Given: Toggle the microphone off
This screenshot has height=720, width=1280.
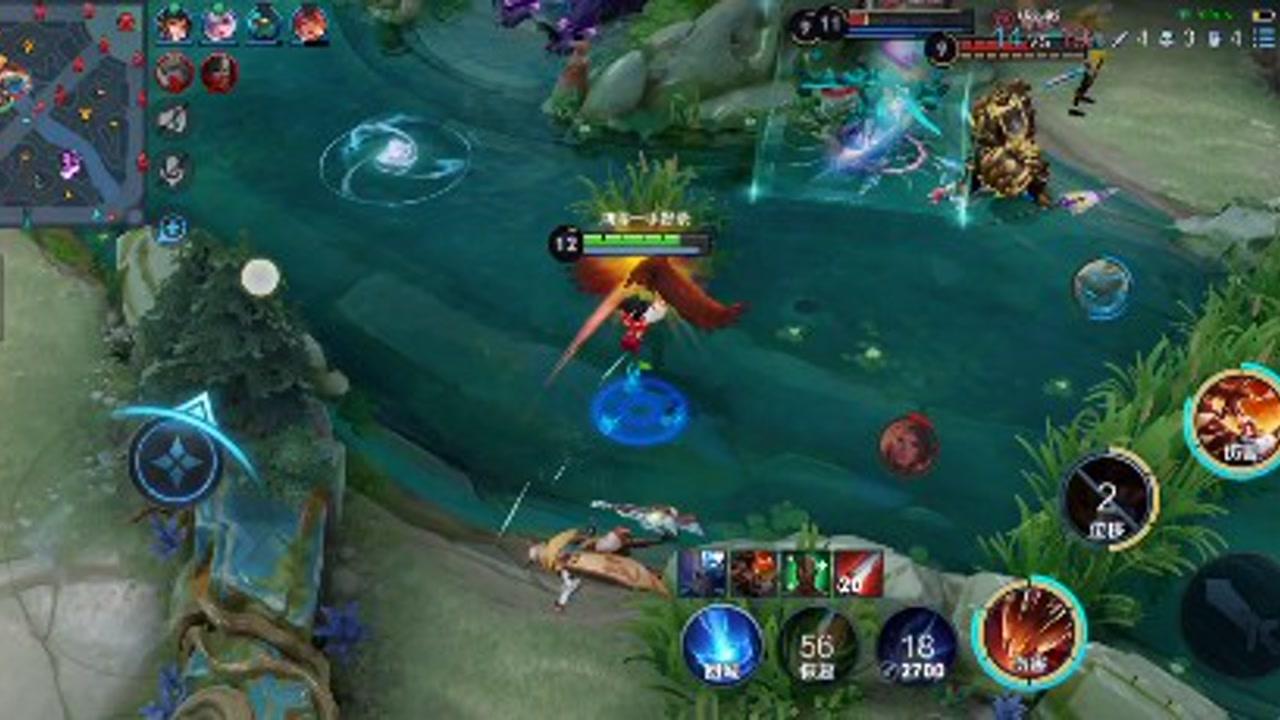Looking at the screenshot, I should point(174,172).
